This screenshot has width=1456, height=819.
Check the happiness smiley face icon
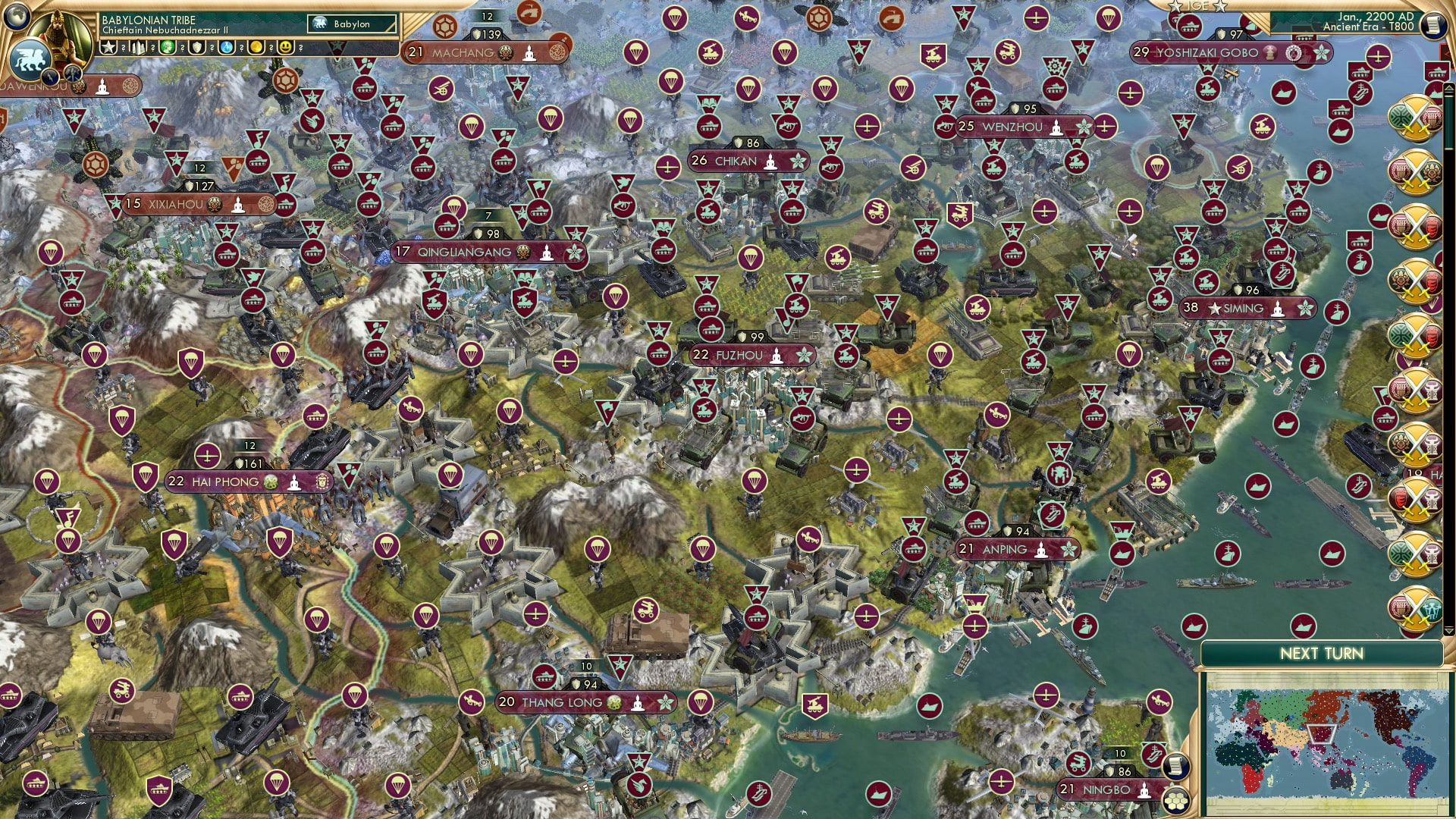pos(287,47)
